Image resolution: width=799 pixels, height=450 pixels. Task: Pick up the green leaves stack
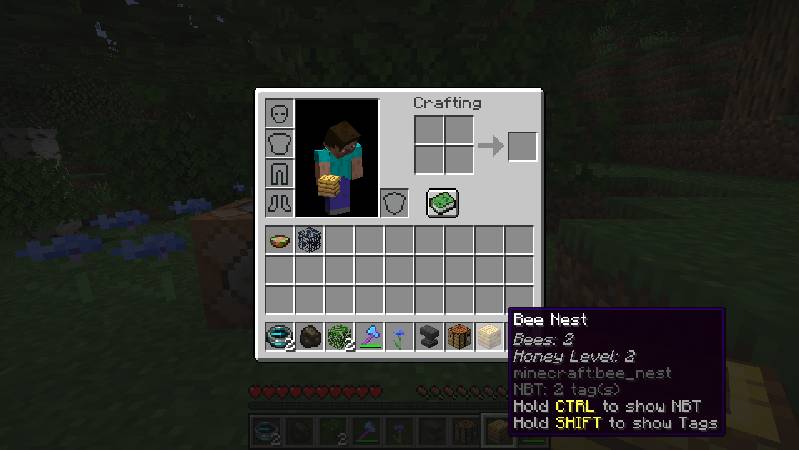tap(340, 336)
